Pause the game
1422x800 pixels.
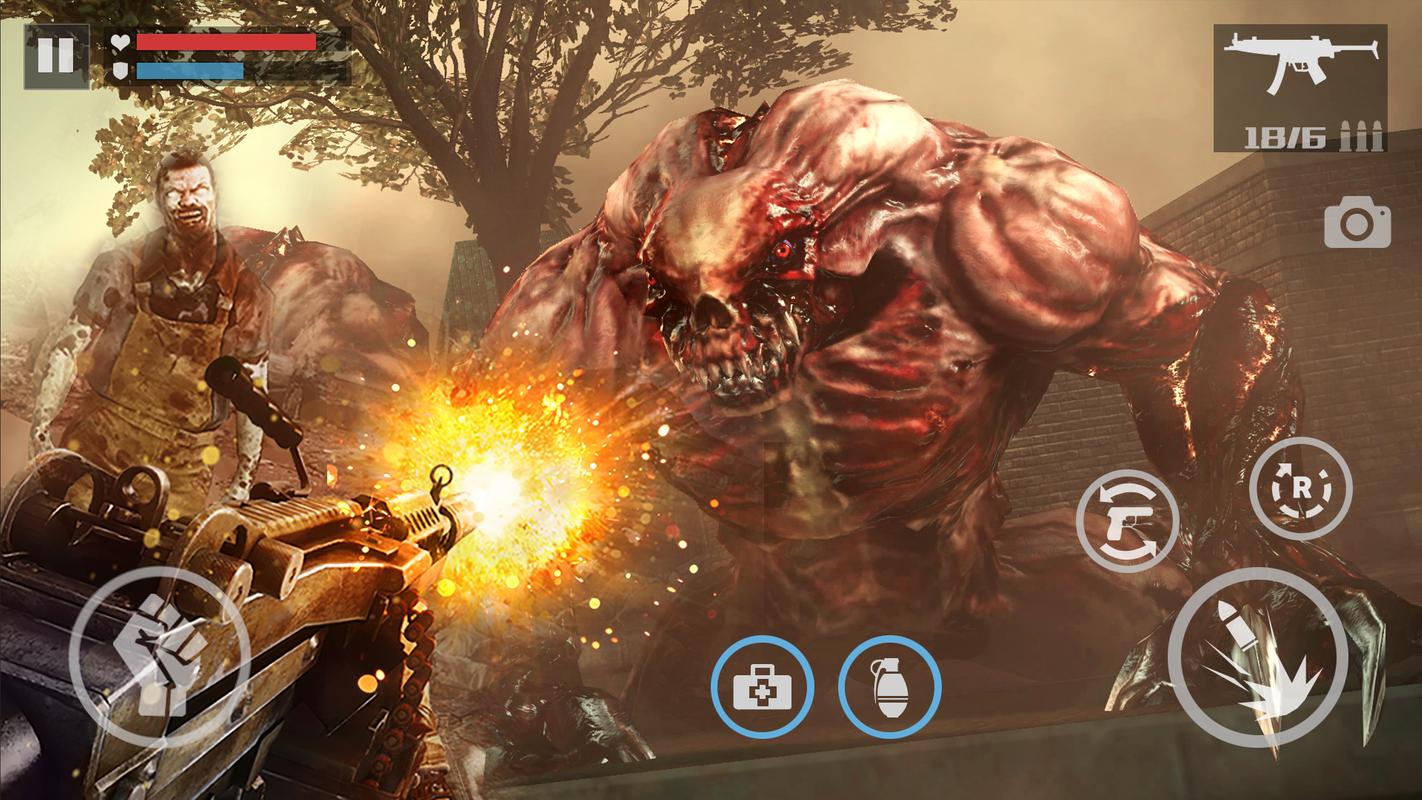click(55, 56)
